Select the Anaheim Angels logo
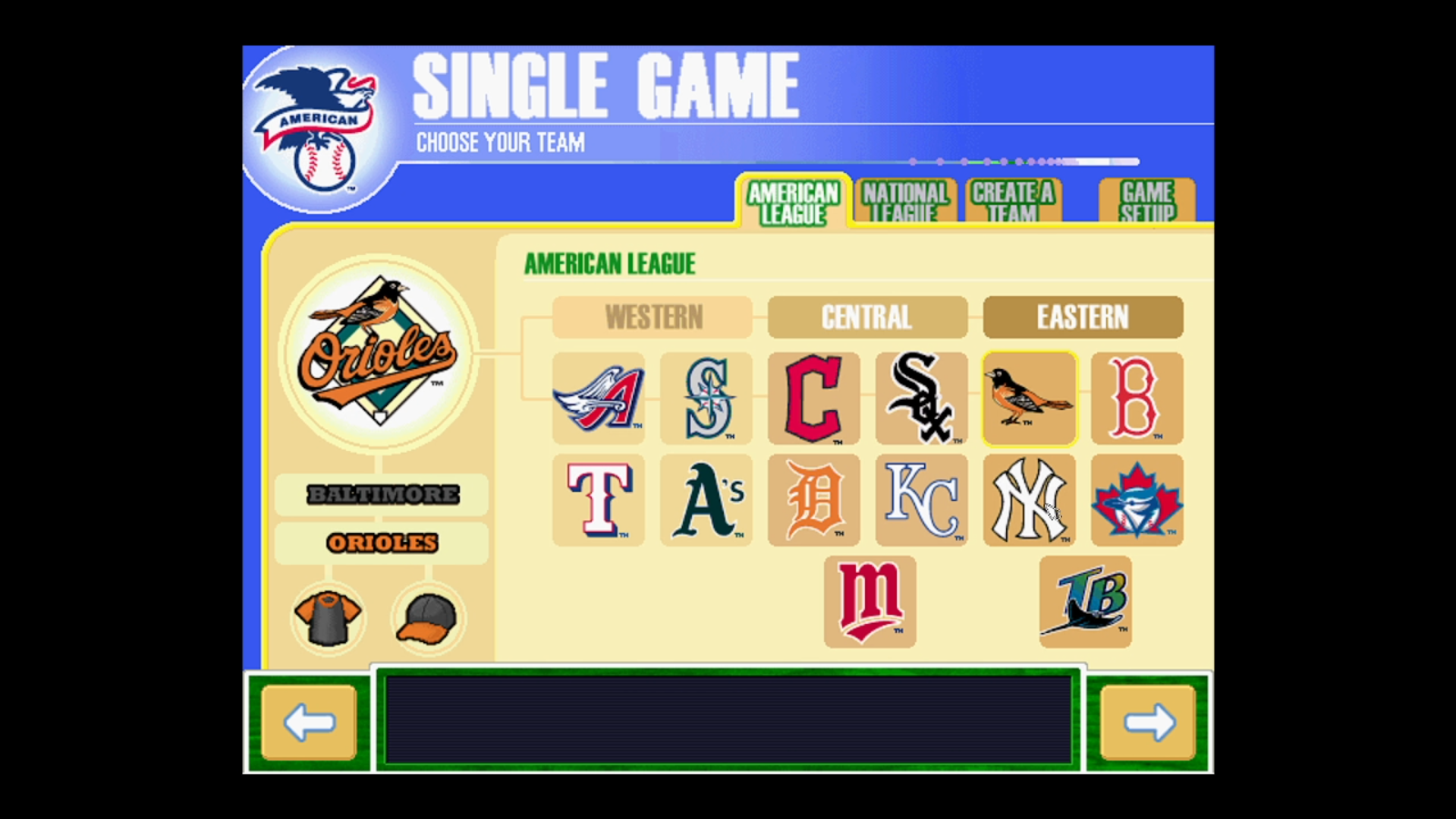This screenshot has width=1456, height=819. pyautogui.click(x=598, y=398)
